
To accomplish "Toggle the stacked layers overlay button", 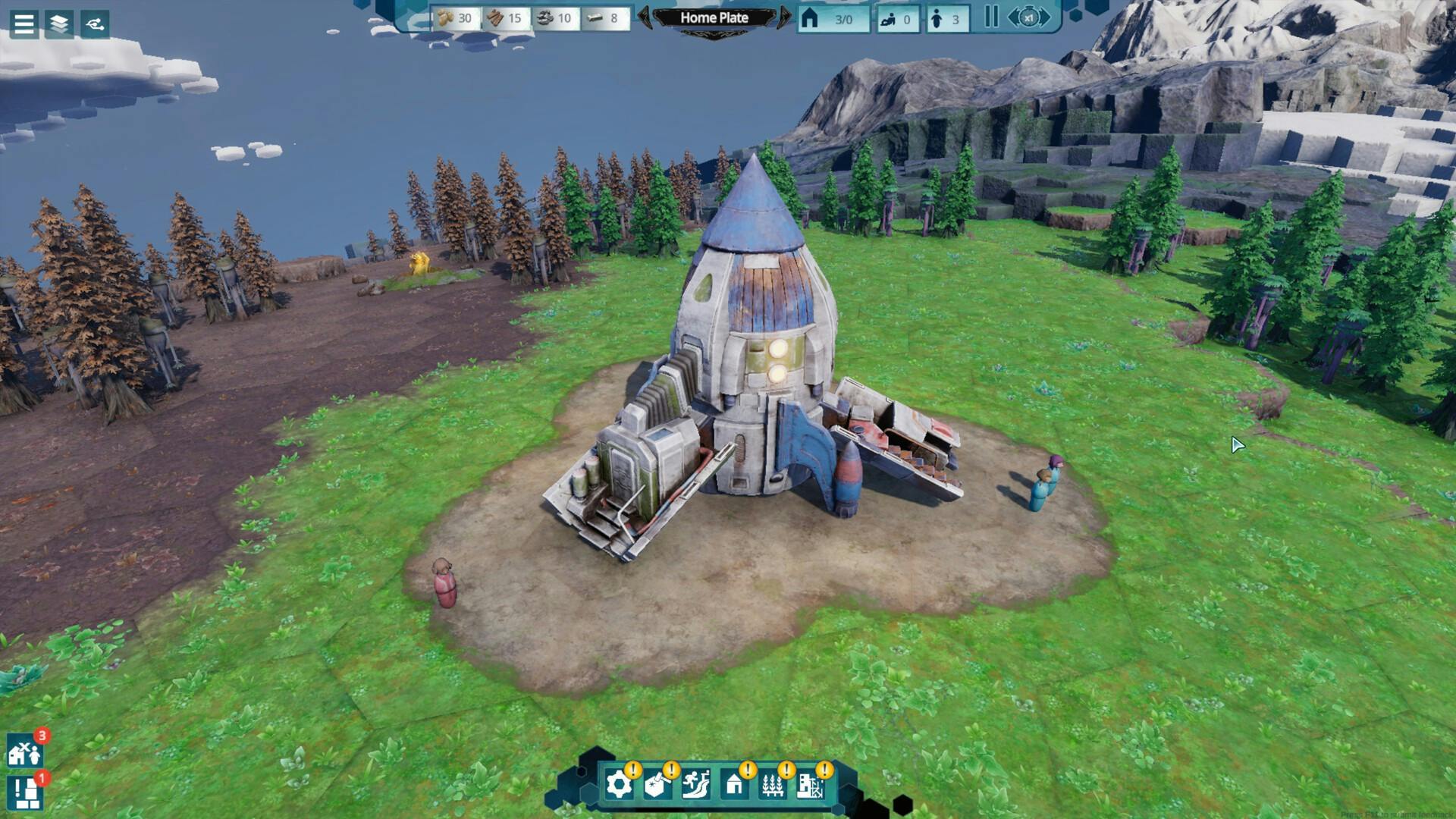I will tap(59, 24).
